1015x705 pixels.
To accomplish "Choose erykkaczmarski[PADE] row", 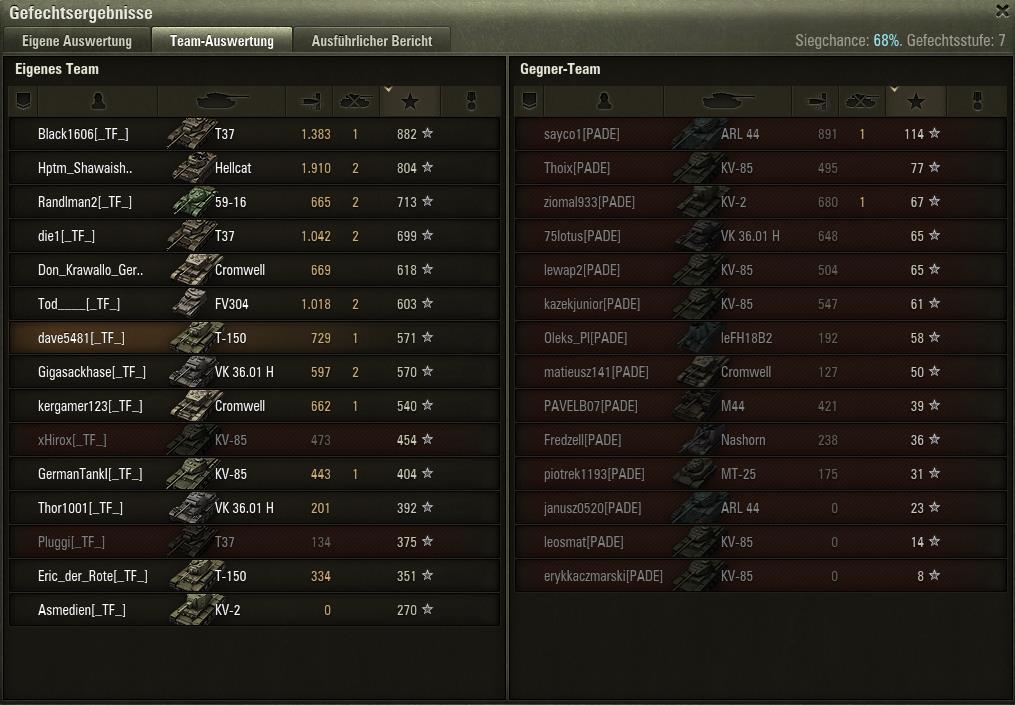I will click(x=603, y=576).
